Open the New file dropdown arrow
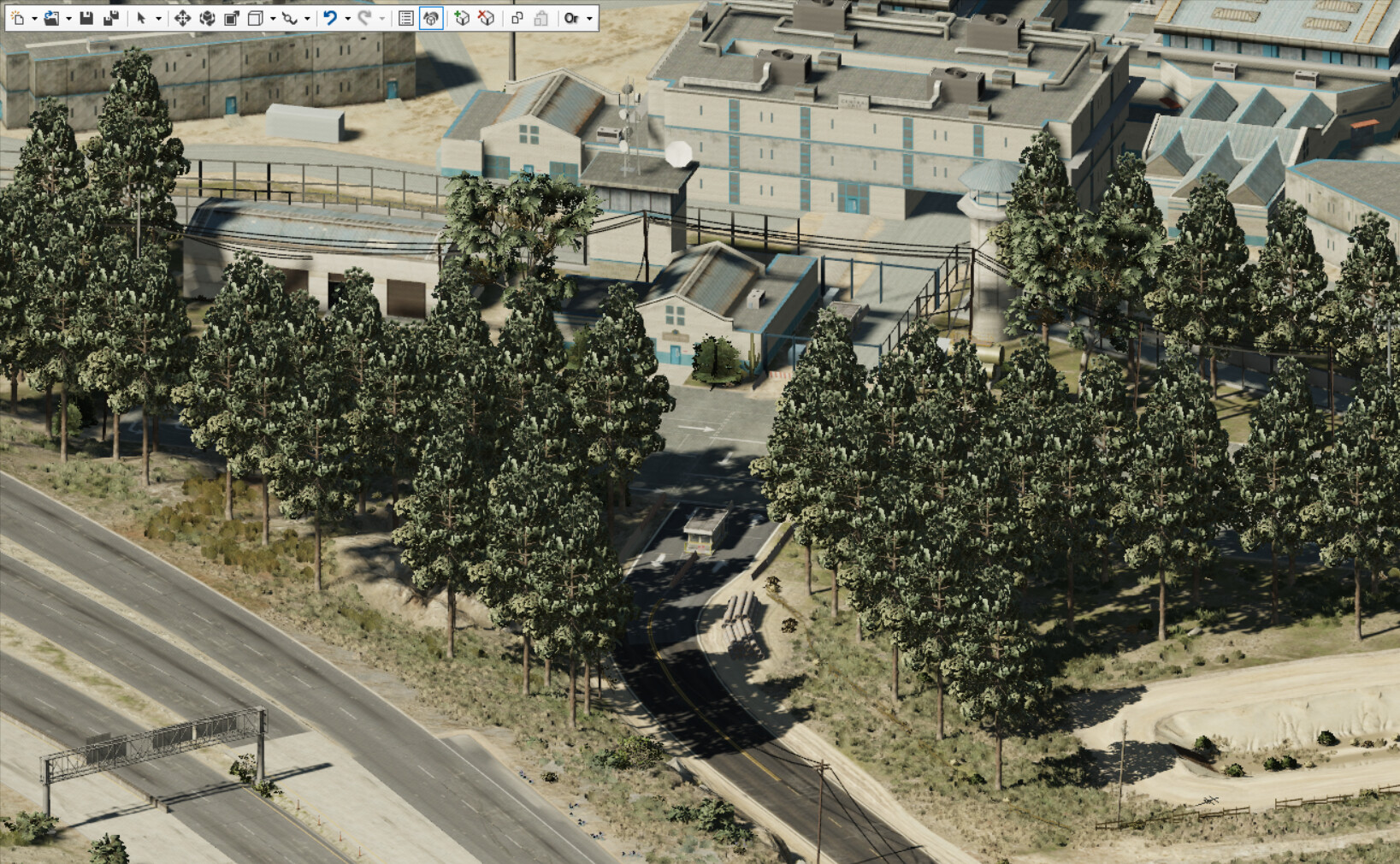 coord(33,17)
